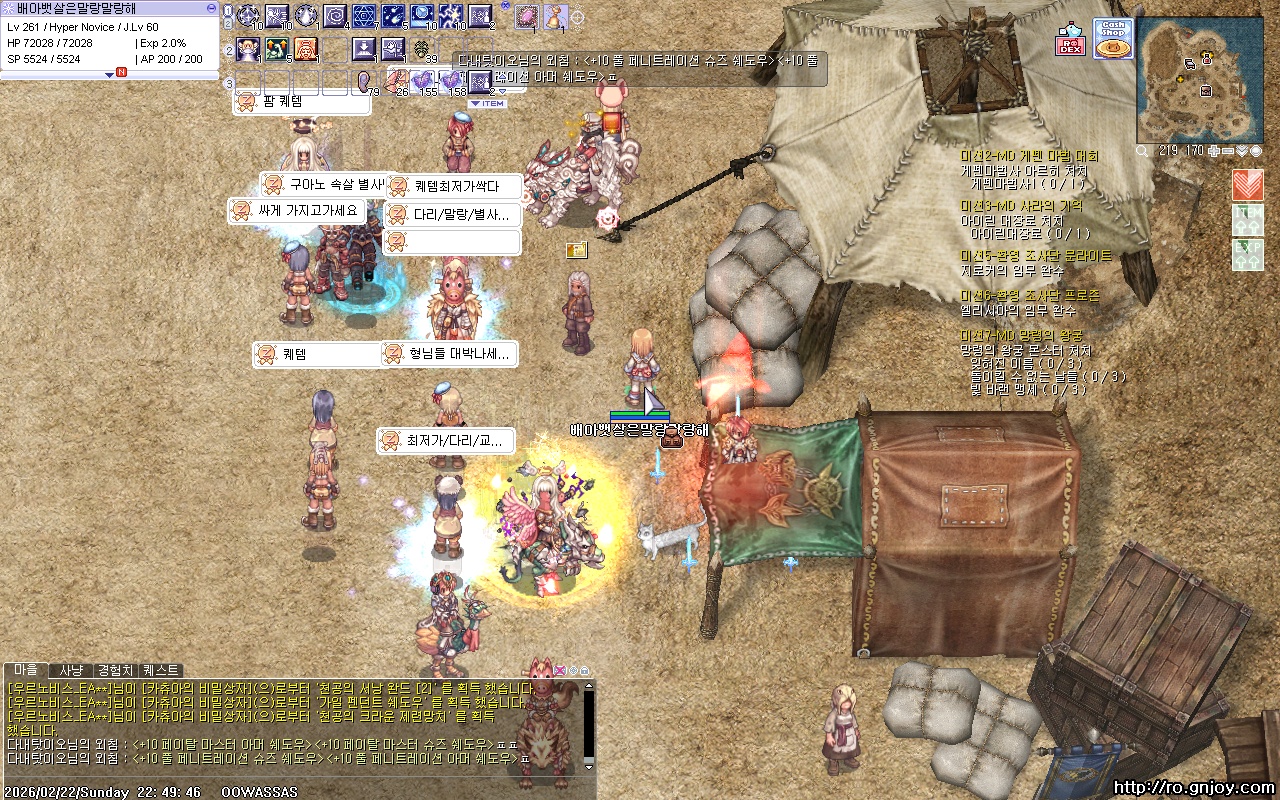The width and height of the screenshot is (1280, 800).
Task: Click the ITEM dropdown below the hotbar
Action: tap(487, 103)
